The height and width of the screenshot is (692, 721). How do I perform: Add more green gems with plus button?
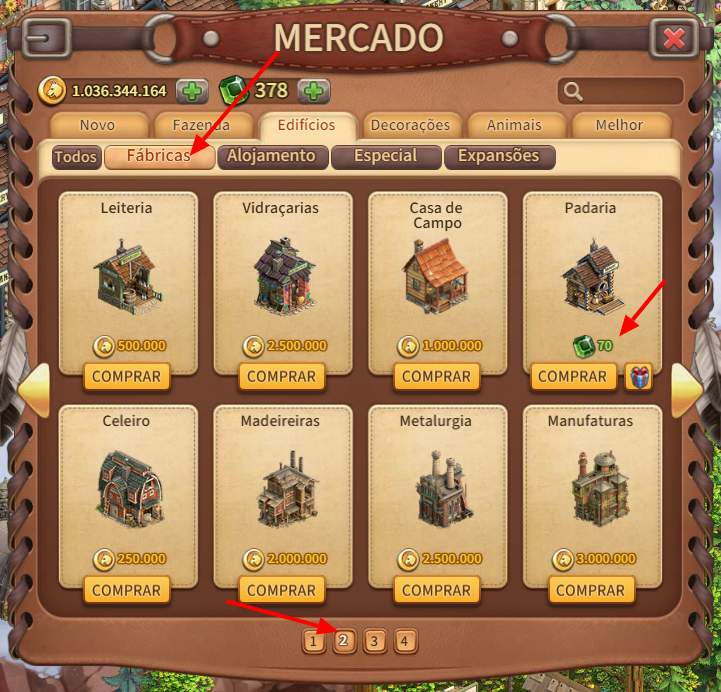[x=313, y=91]
